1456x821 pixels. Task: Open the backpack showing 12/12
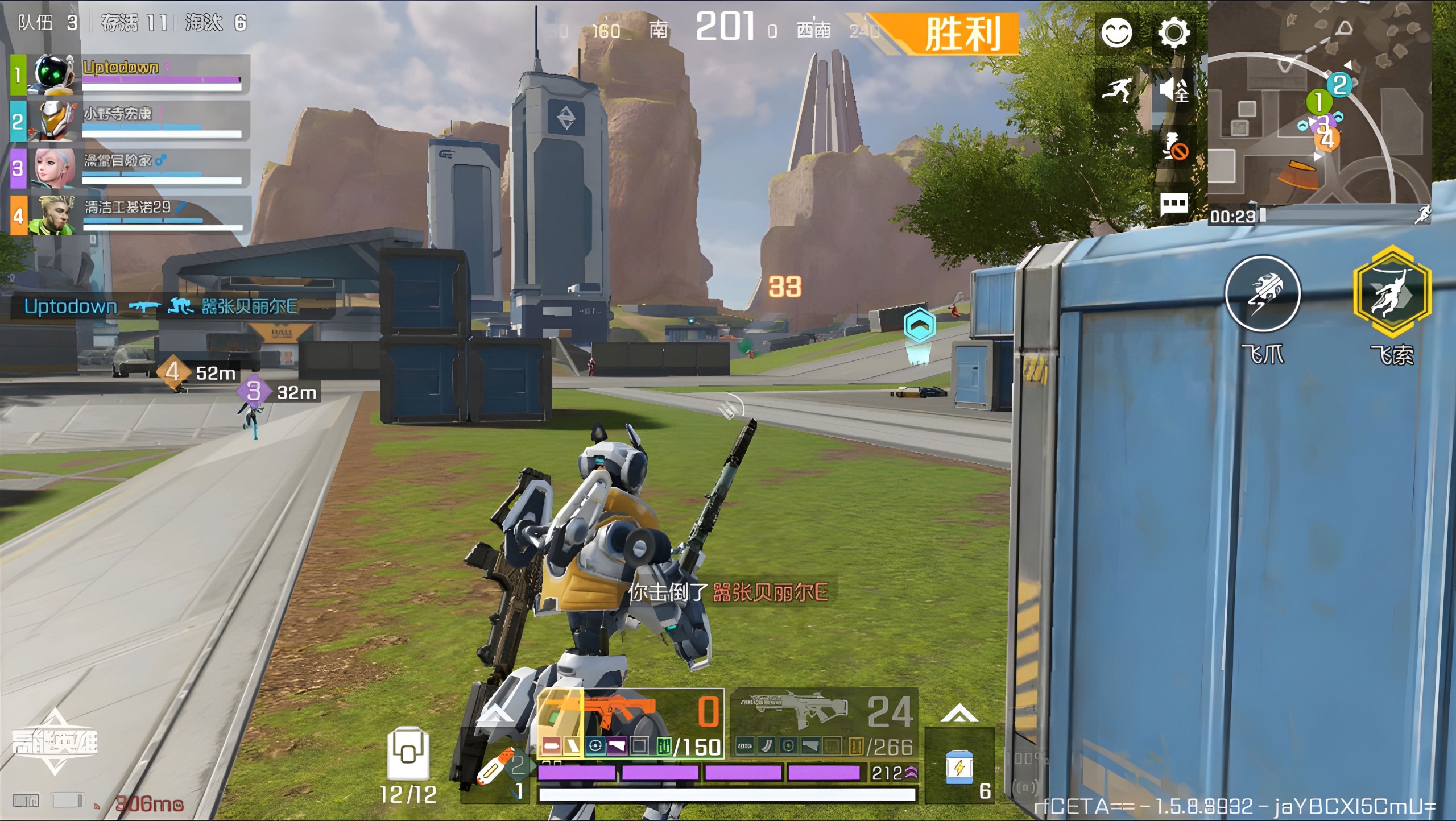tap(408, 756)
